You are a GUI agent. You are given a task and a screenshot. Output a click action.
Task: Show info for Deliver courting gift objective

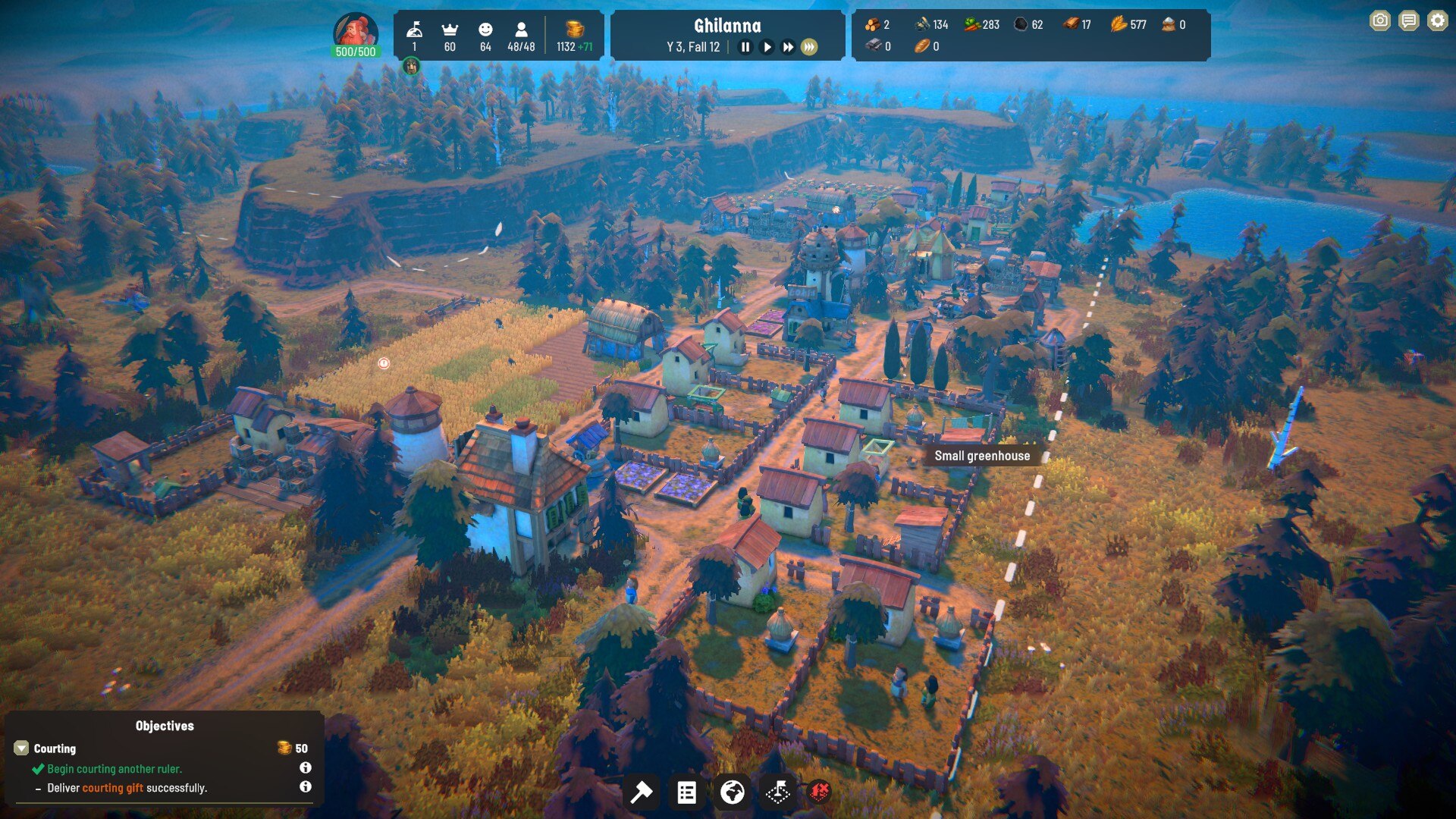pos(305,787)
